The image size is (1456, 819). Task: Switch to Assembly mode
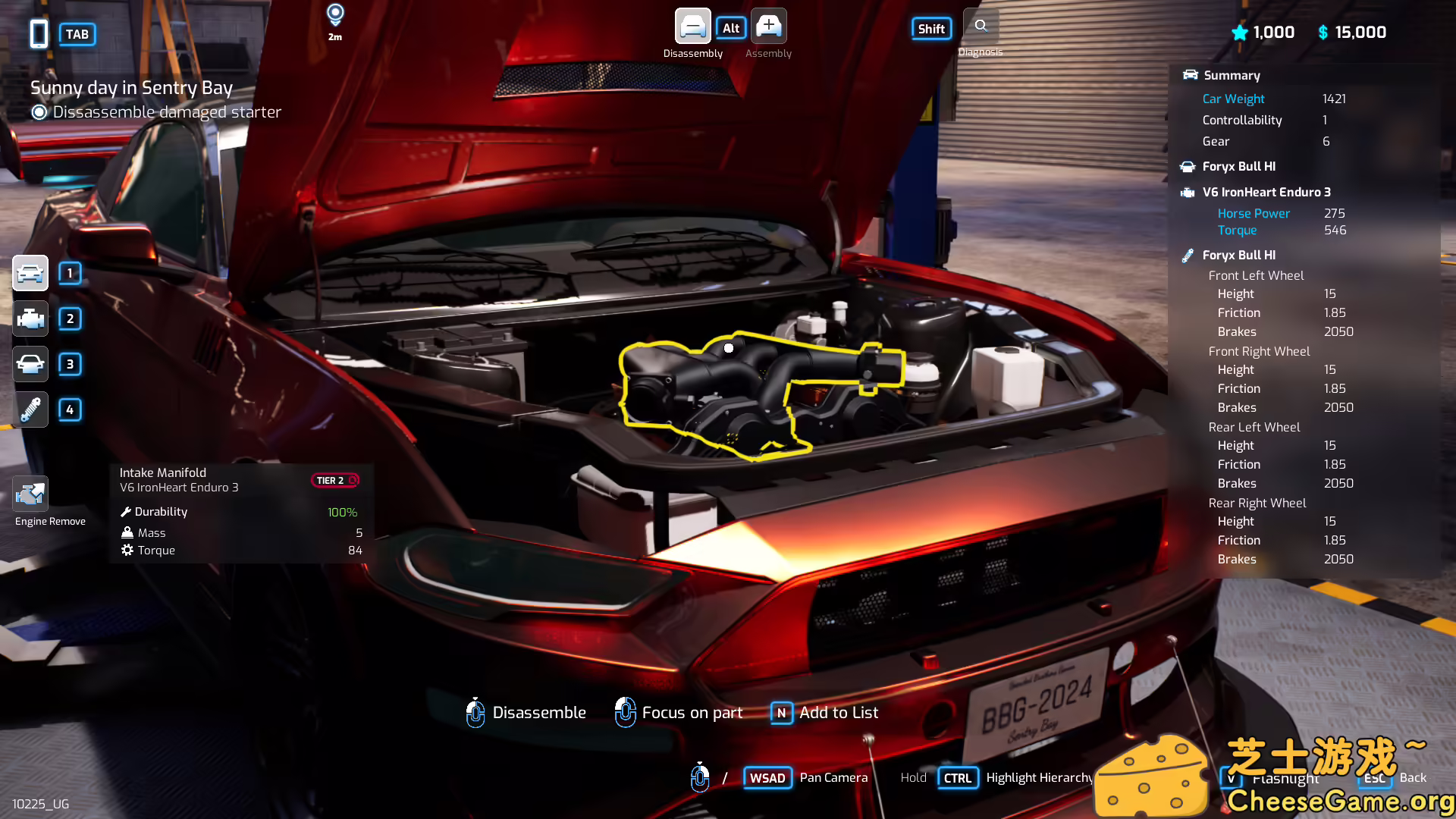point(768,26)
